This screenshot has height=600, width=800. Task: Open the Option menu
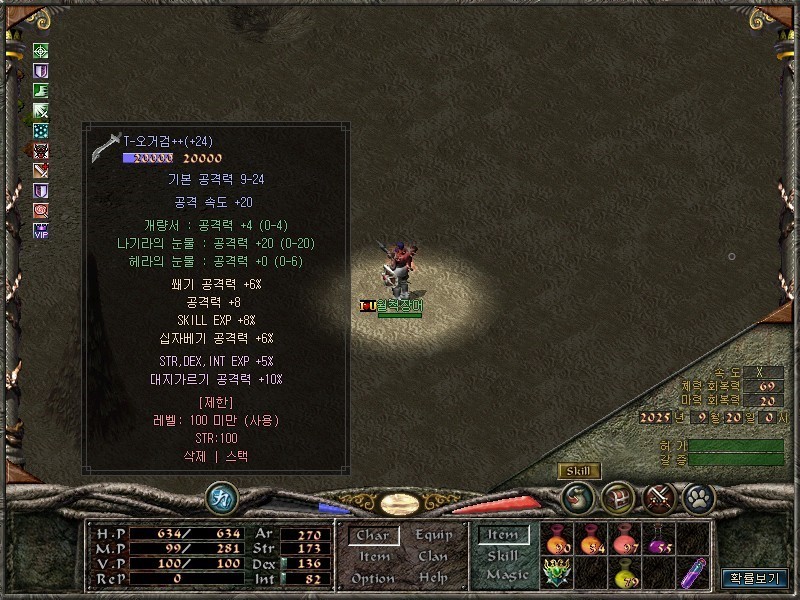[372, 578]
